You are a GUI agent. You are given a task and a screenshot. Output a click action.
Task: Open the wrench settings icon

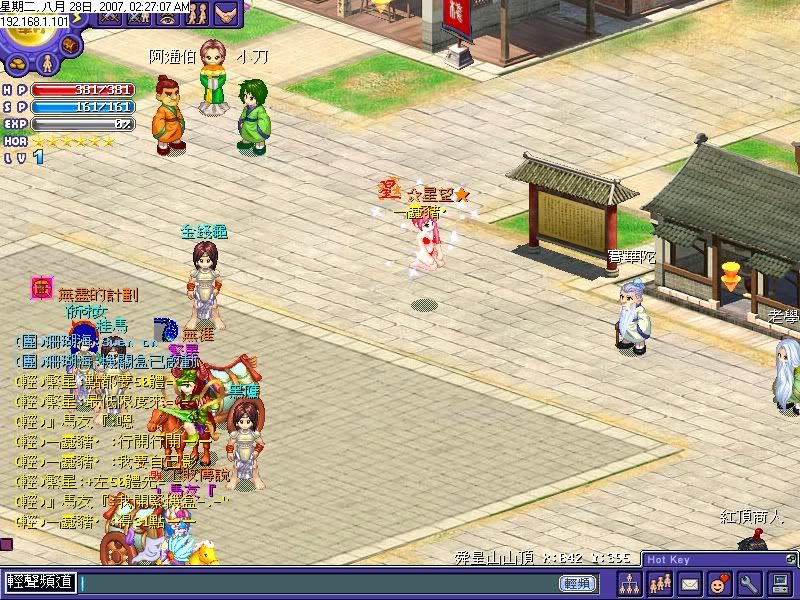(749, 583)
